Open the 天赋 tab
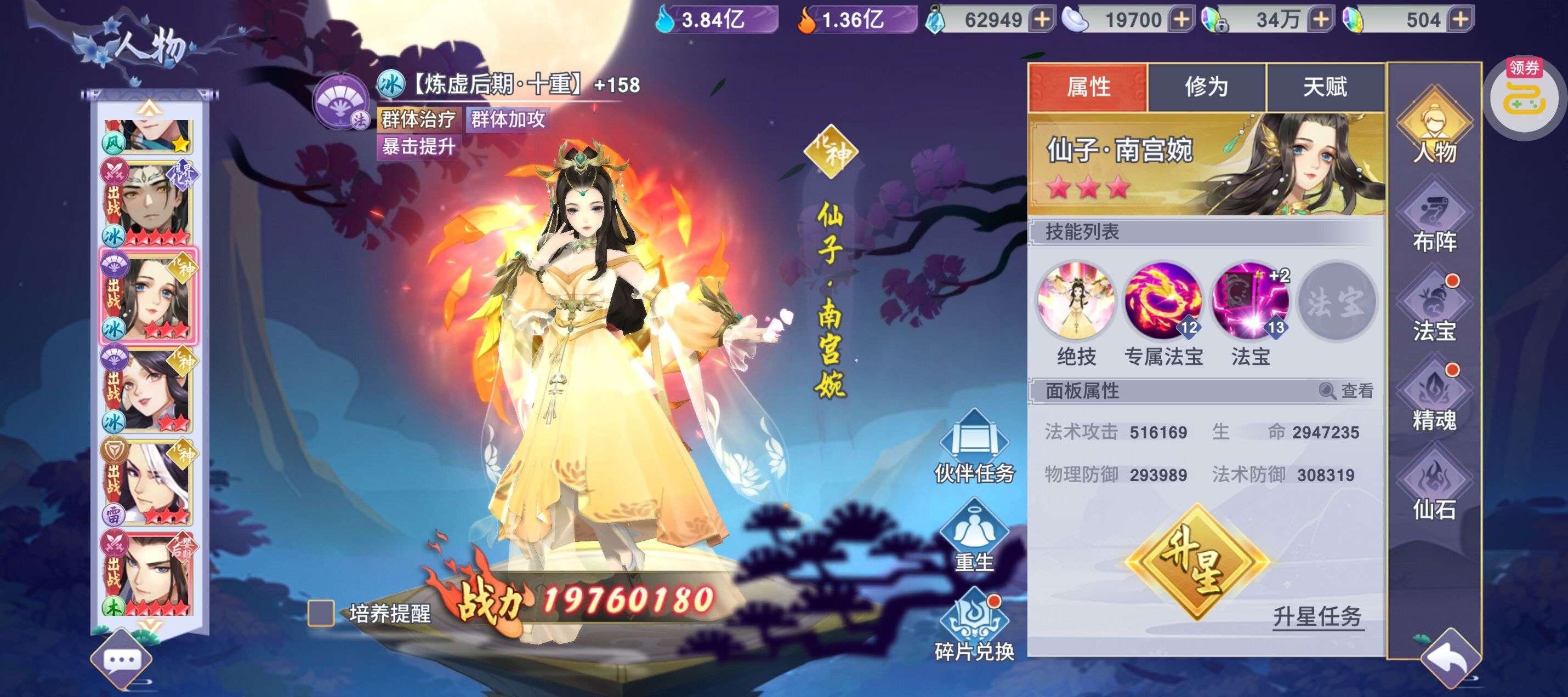Screen dimensions: 1568x697 (1325, 87)
